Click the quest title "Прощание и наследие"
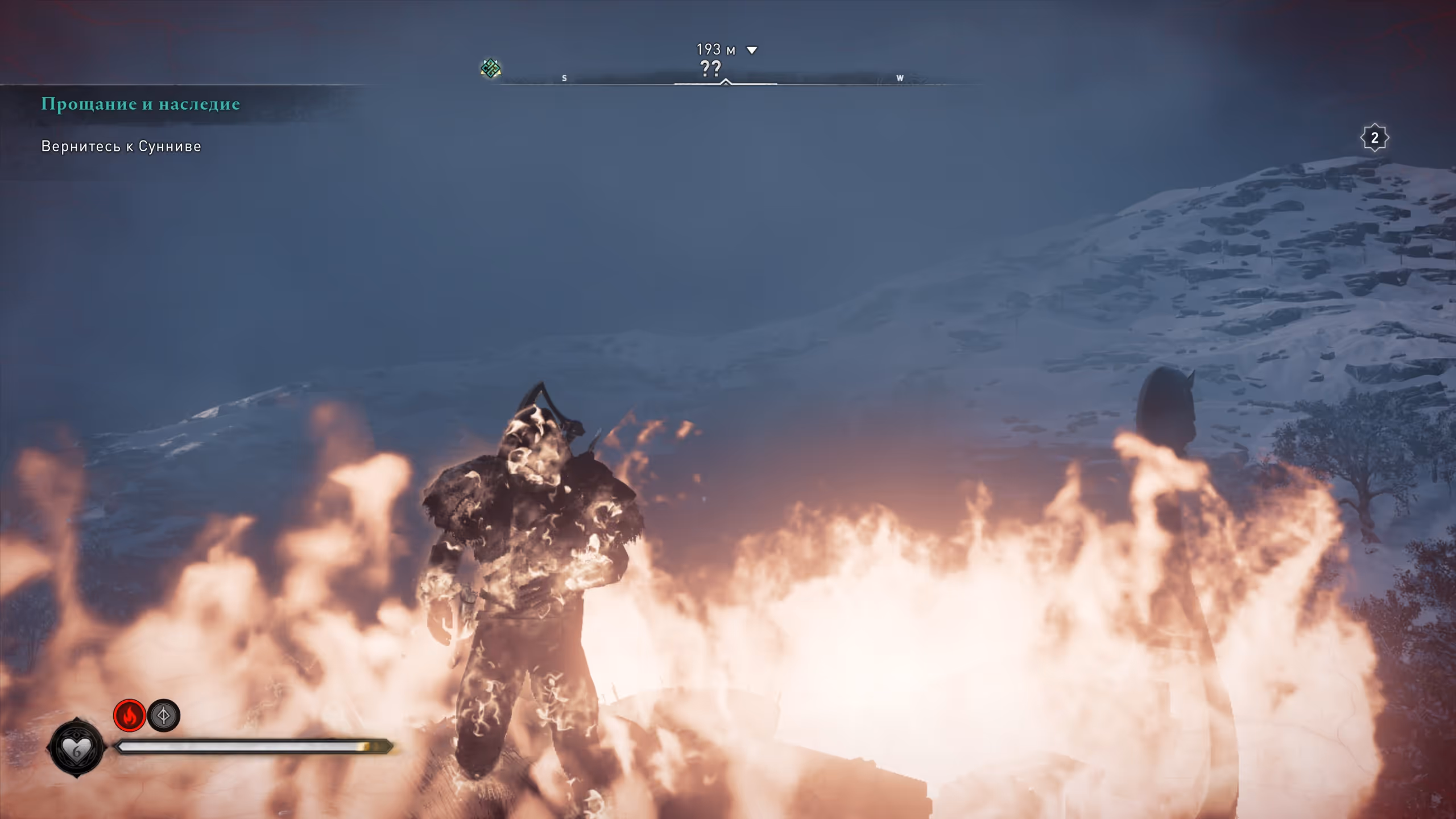Image resolution: width=1456 pixels, height=819 pixels. [140, 104]
